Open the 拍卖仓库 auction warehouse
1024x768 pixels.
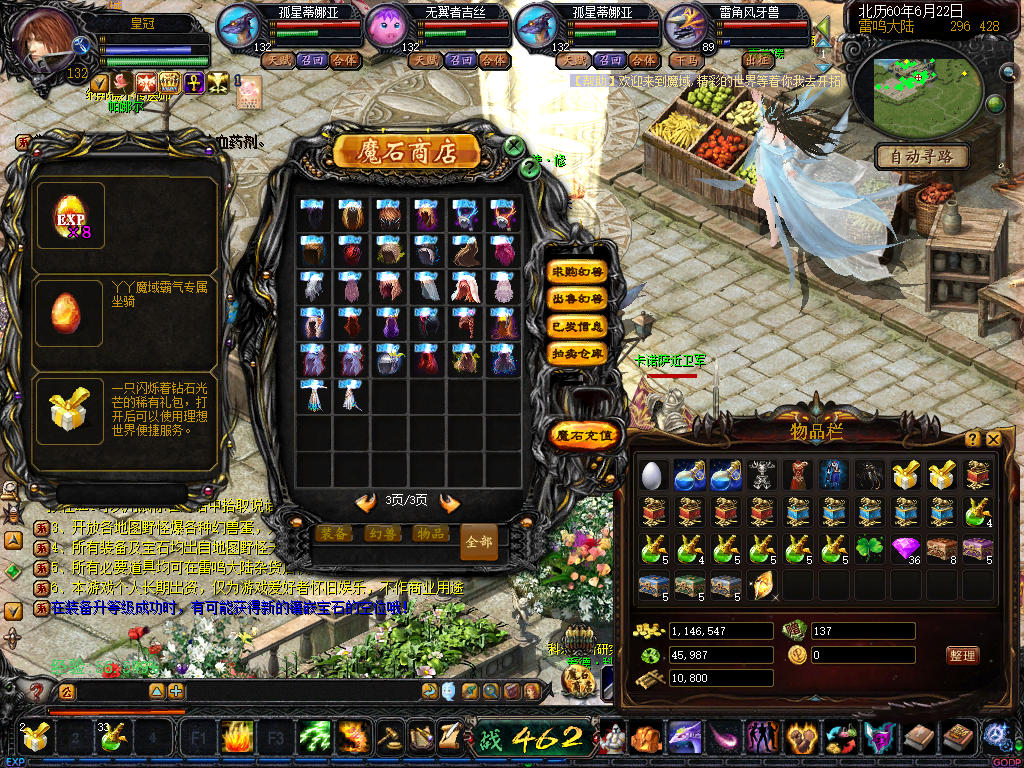click(x=578, y=353)
